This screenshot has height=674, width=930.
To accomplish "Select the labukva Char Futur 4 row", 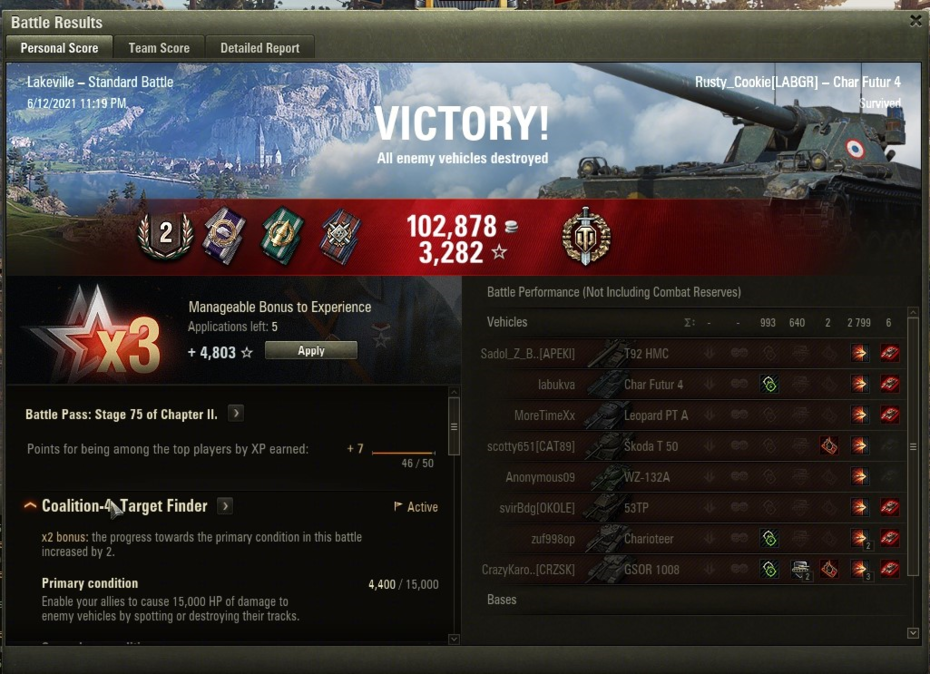I will click(653, 384).
